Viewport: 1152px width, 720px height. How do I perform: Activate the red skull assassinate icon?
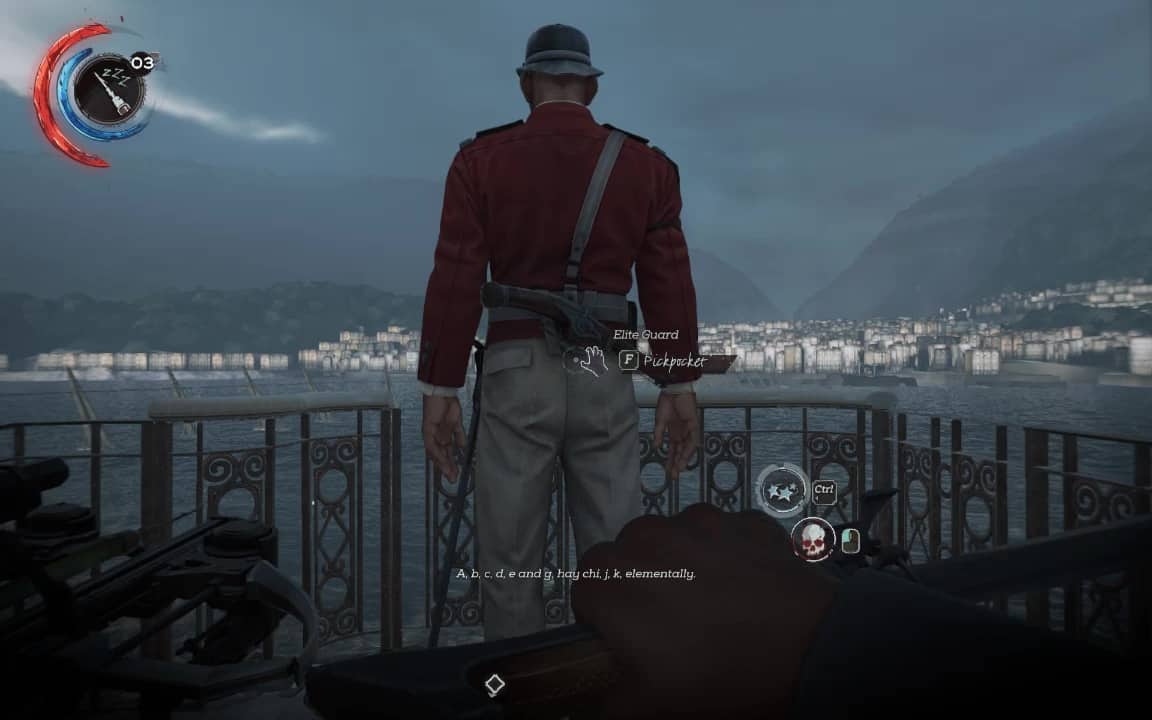[813, 540]
